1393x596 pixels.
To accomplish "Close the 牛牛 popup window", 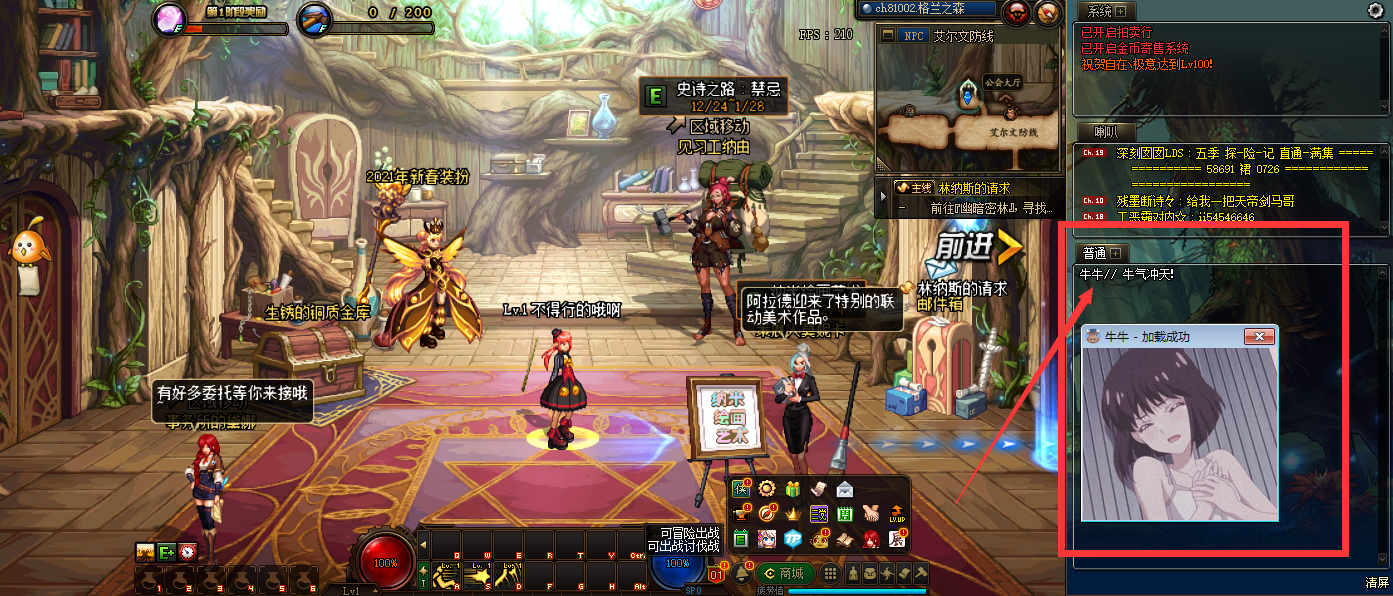I will coord(1260,336).
